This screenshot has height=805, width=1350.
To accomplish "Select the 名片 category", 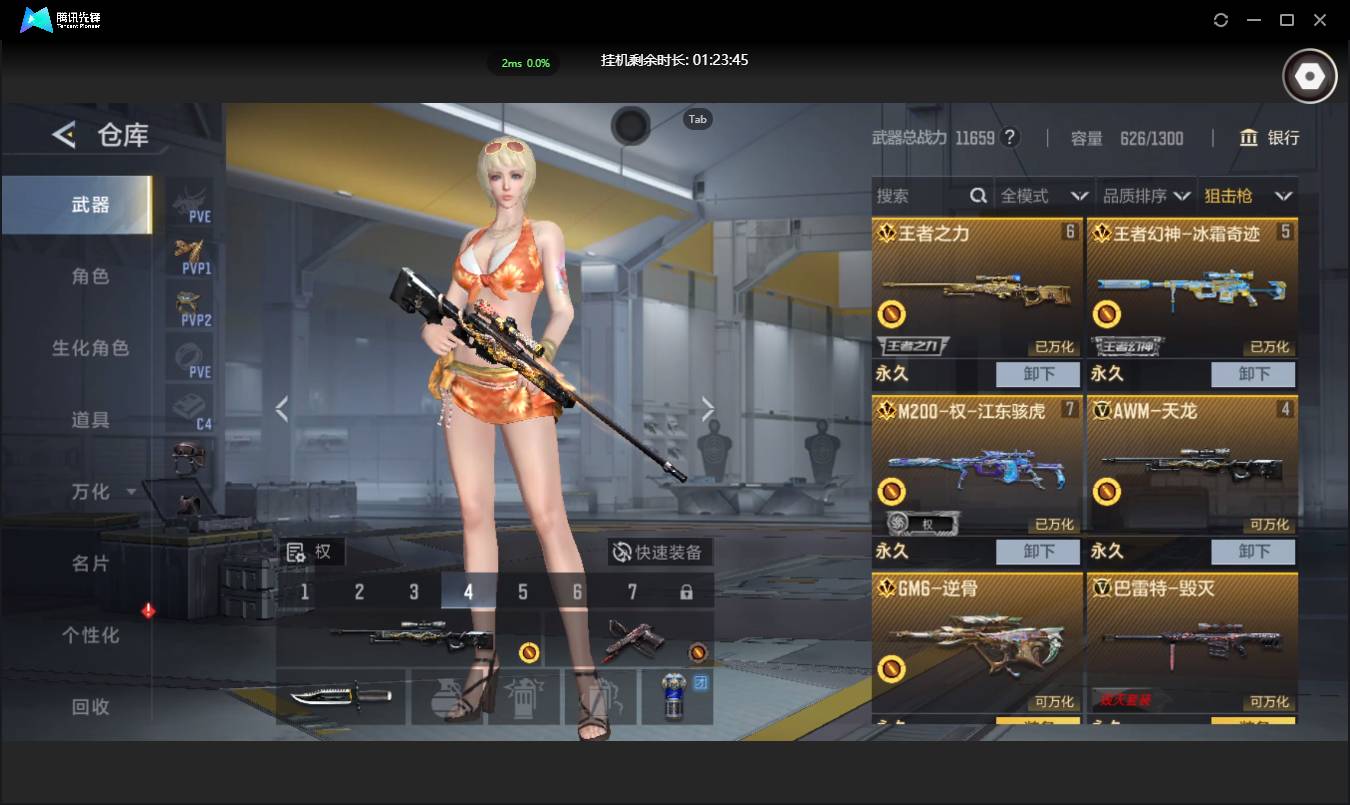I will point(90,564).
